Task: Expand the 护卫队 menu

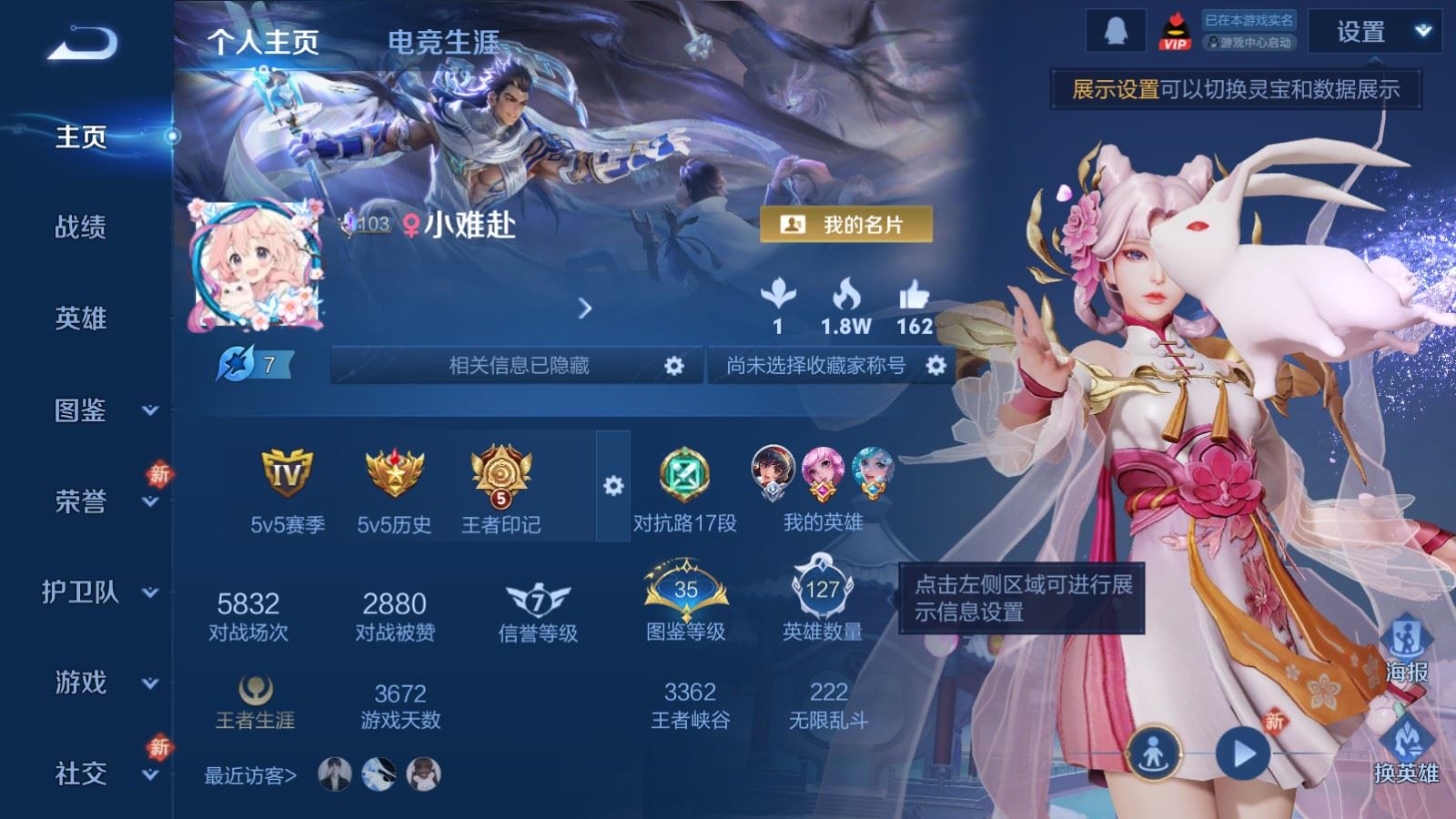Action: pyautogui.click(x=100, y=592)
